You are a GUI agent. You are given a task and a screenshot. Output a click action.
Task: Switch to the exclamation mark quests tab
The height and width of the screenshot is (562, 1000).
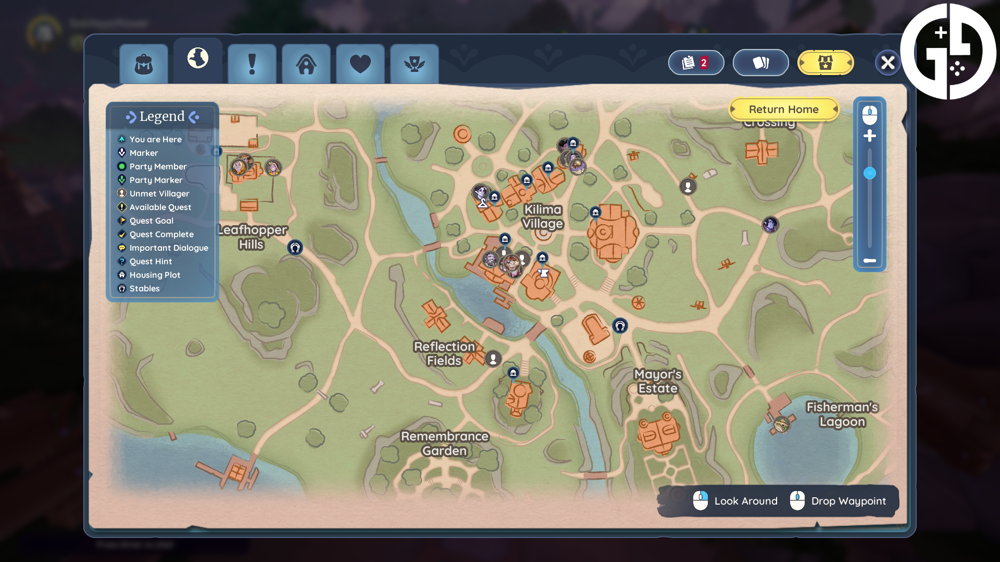251,65
